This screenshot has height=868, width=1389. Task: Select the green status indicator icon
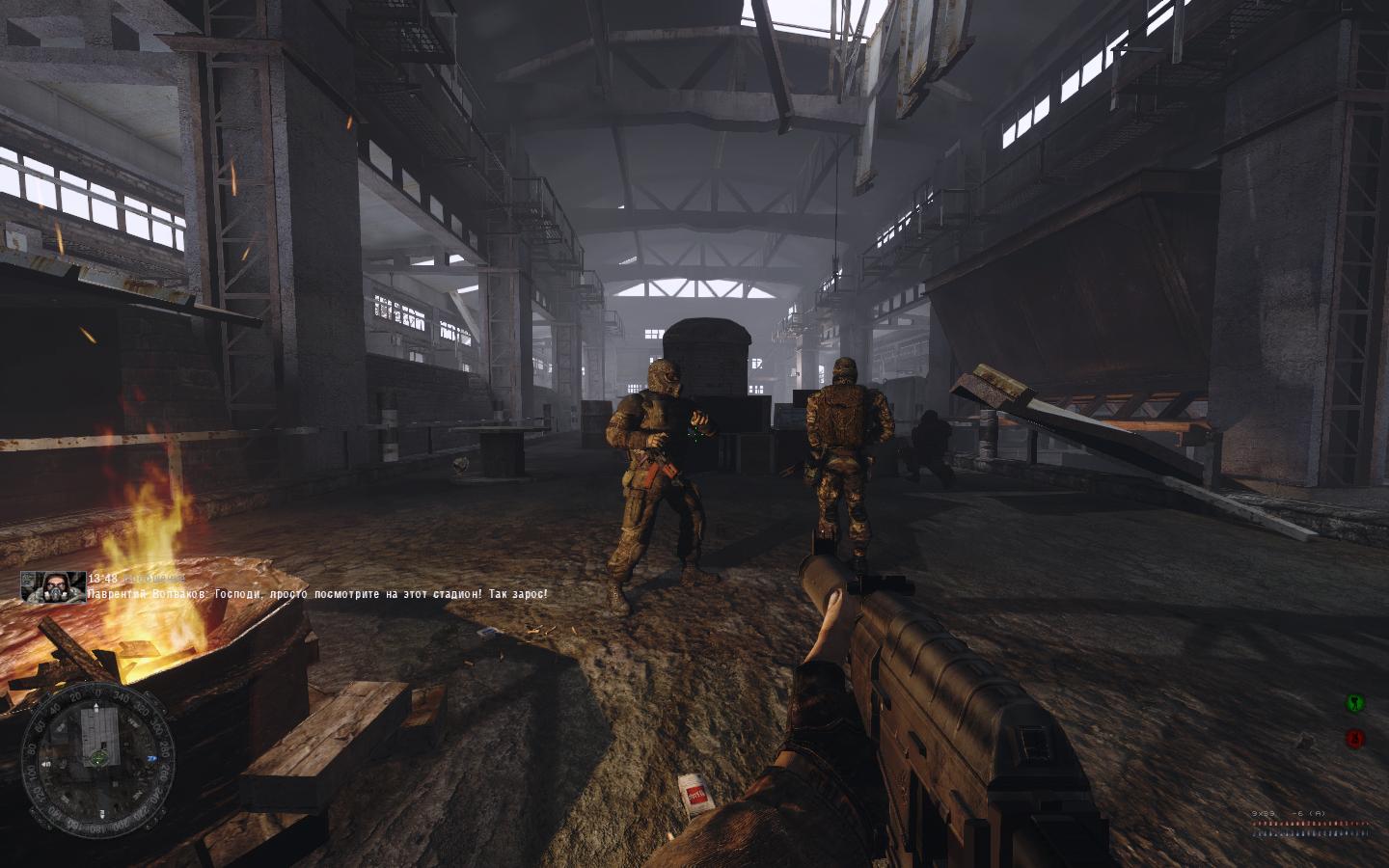[x=1354, y=702]
